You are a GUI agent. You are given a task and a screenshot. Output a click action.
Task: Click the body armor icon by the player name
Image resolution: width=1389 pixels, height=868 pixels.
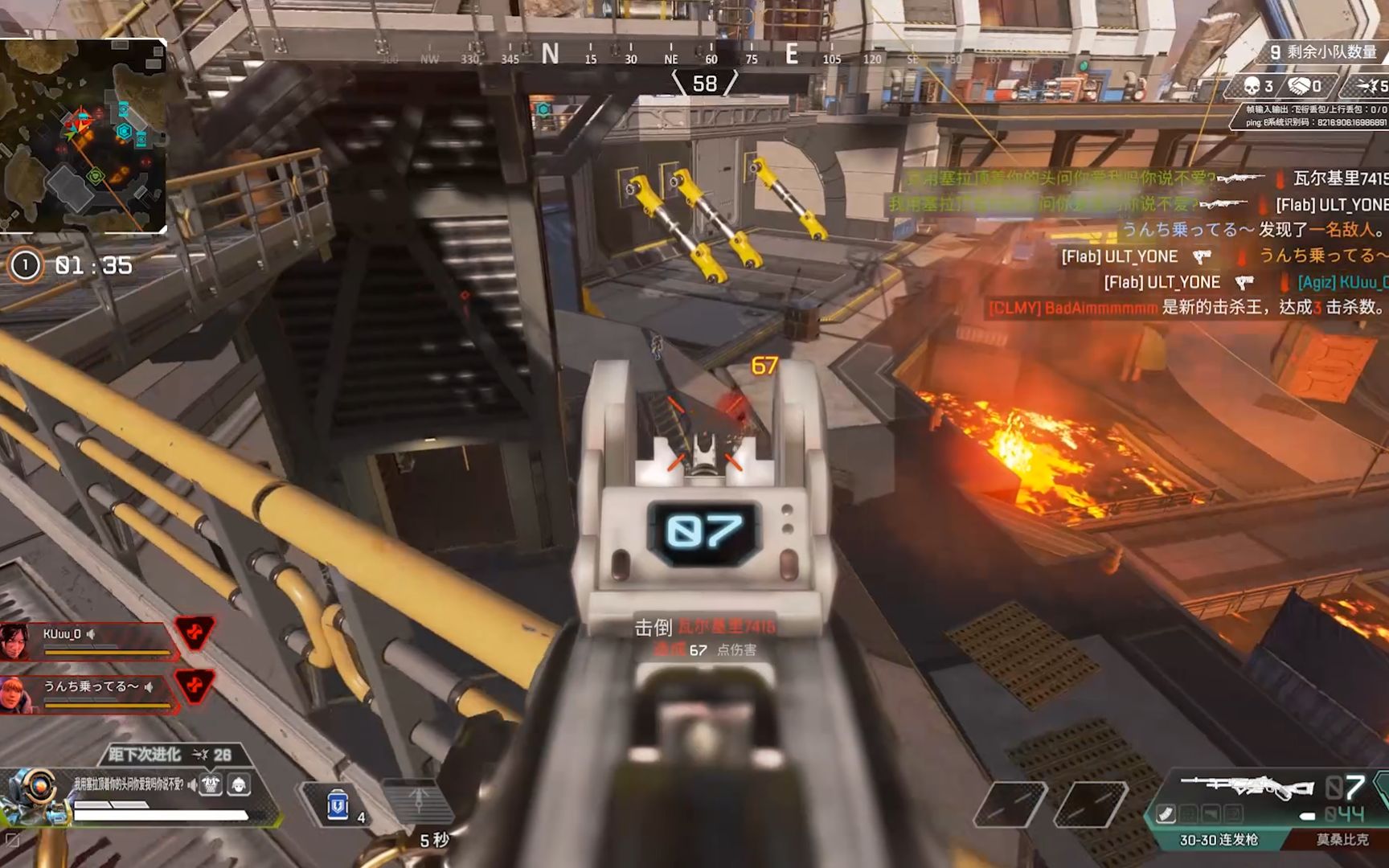[x=211, y=784]
